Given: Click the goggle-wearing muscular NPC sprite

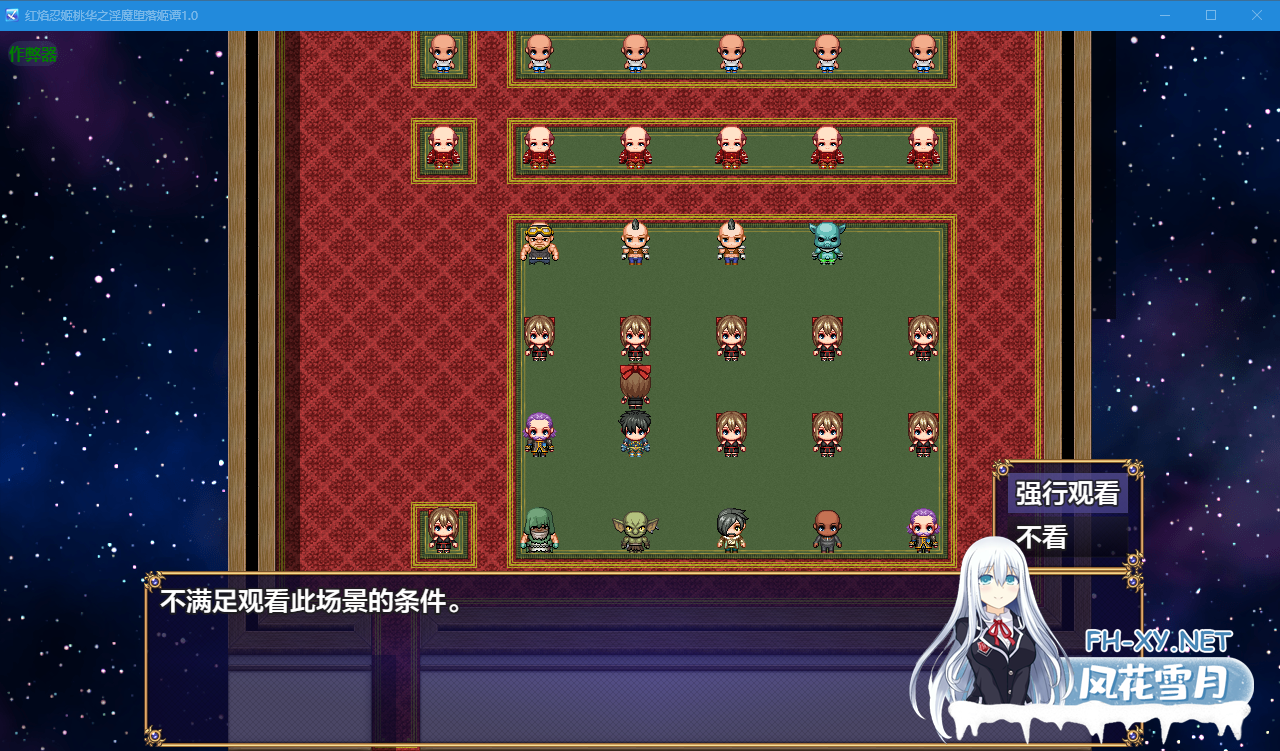Looking at the screenshot, I should click(x=541, y=246).
